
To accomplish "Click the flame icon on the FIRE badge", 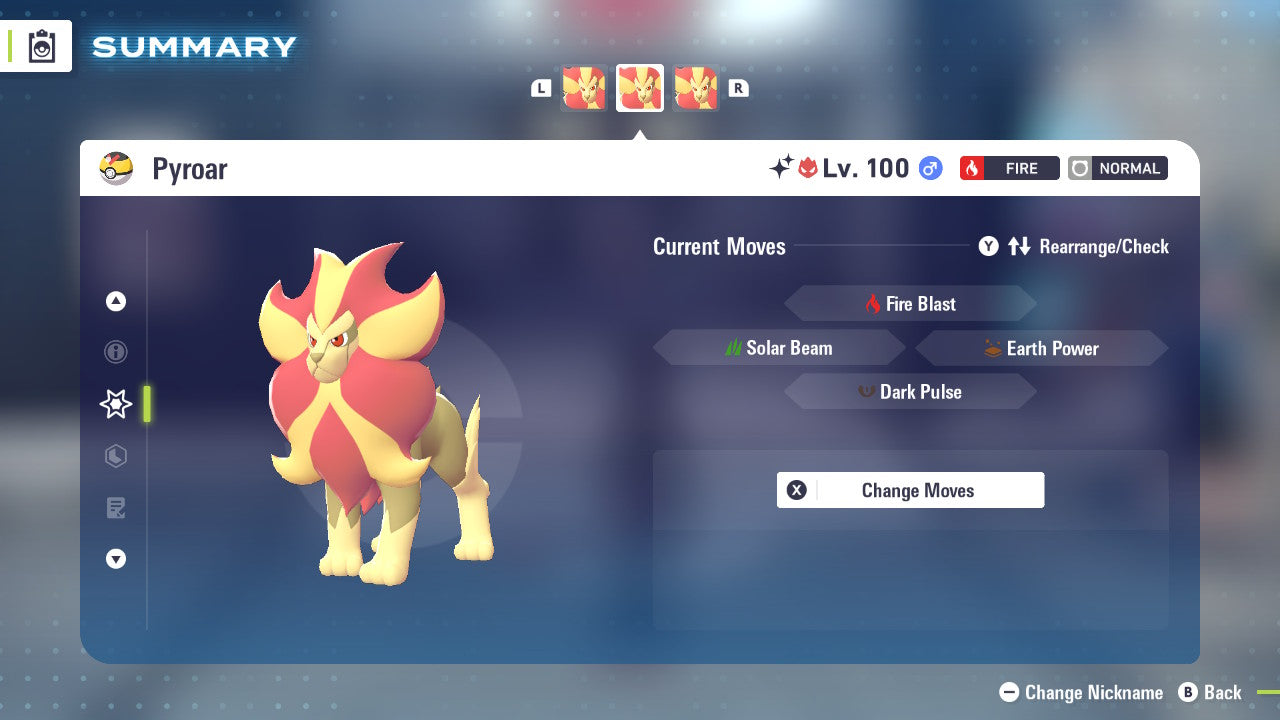I will point(971,168).
